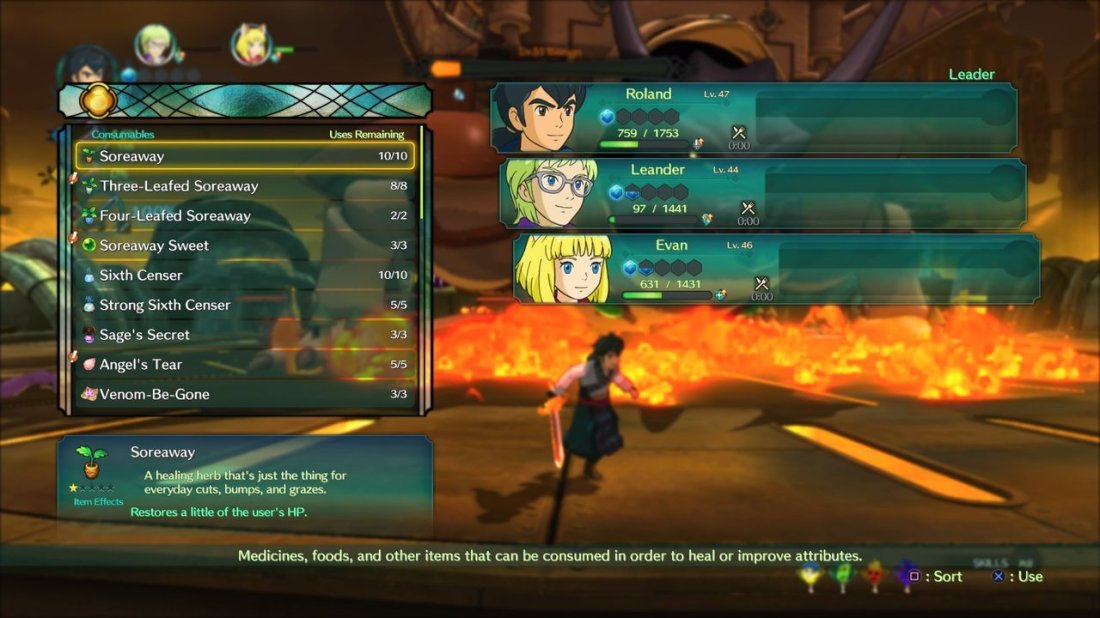Viewport: 1100px width, 618px height.
Task: Pick the Soreaway Sweet entry
Action: [245, 246]
